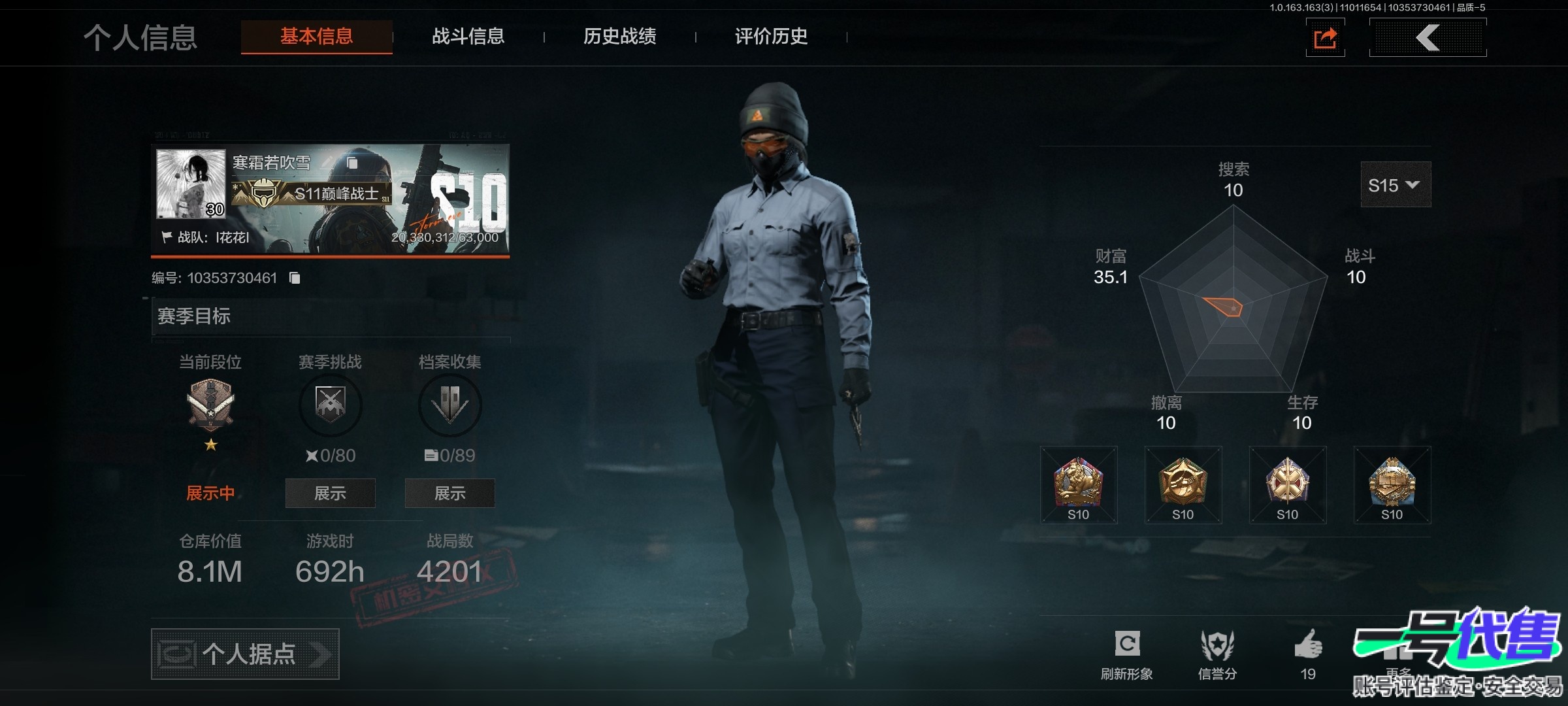Select the 评价历史 tab

771,37
